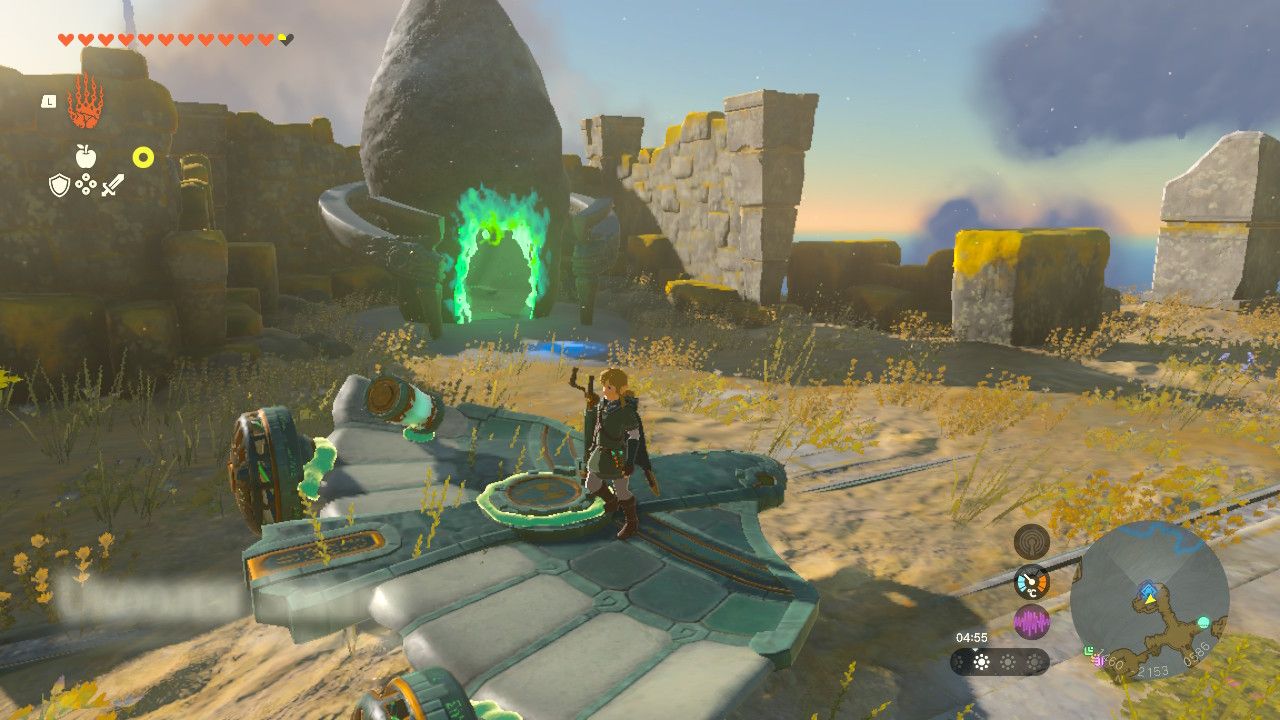Click the four-dot d-pad icon
Image resolution: width=1280 pixels, height=720 pixels.
(85, 183)
